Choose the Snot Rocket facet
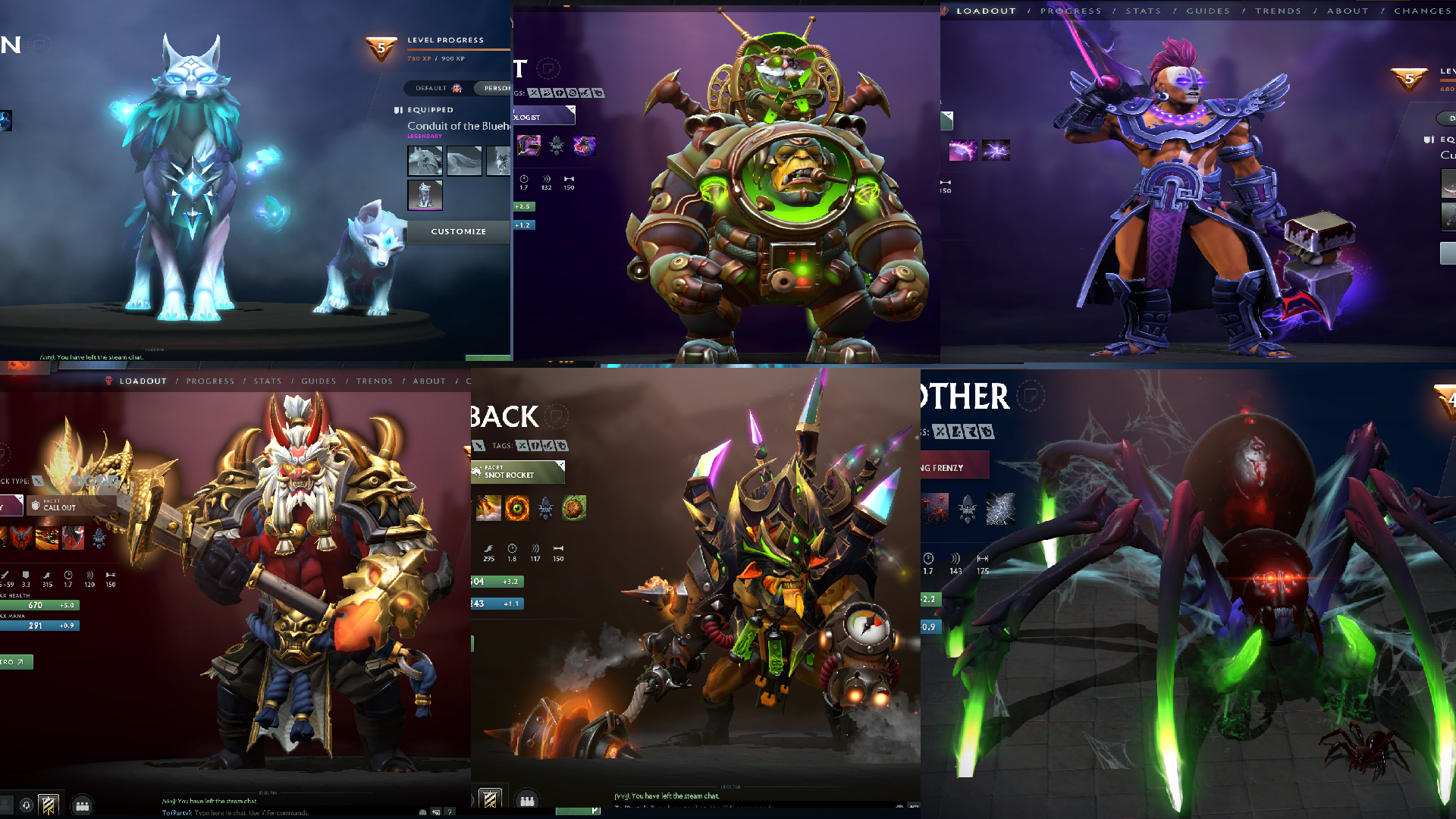 tap(517, 472)
